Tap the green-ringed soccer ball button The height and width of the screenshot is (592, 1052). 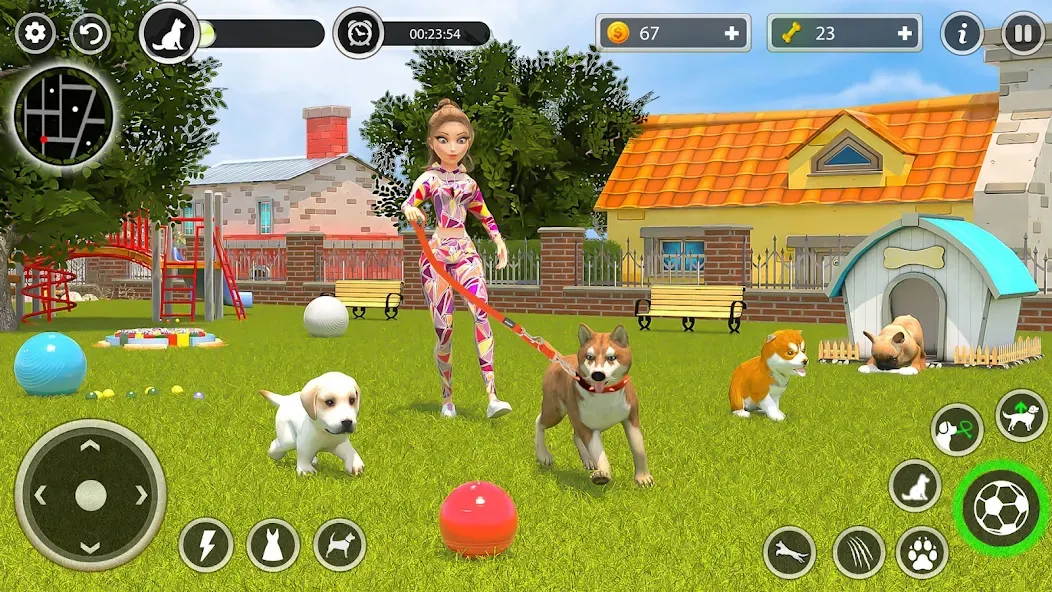(x=1001, y=508)
